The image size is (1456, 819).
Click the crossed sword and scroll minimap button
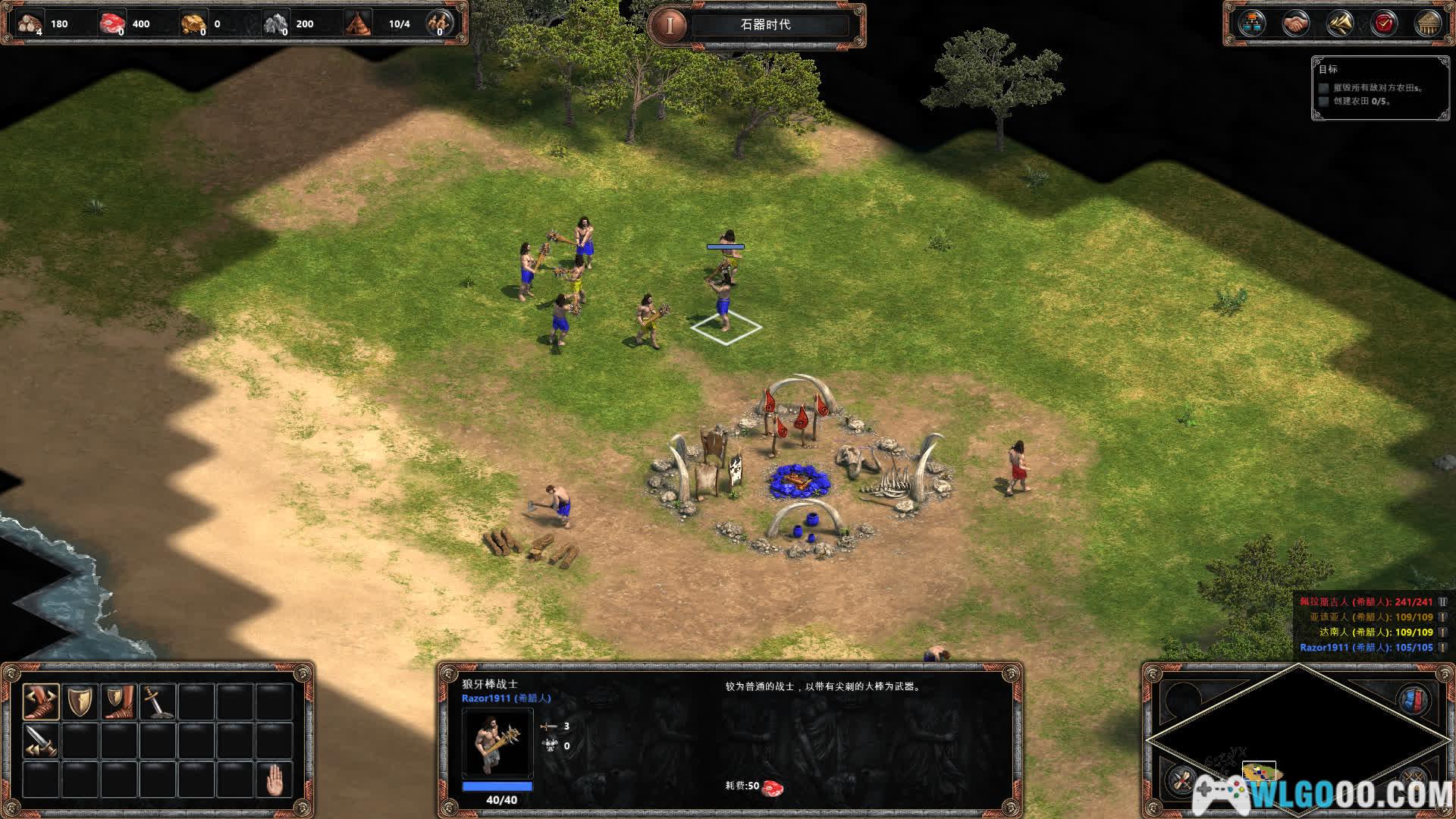[x=1181, y=780]
